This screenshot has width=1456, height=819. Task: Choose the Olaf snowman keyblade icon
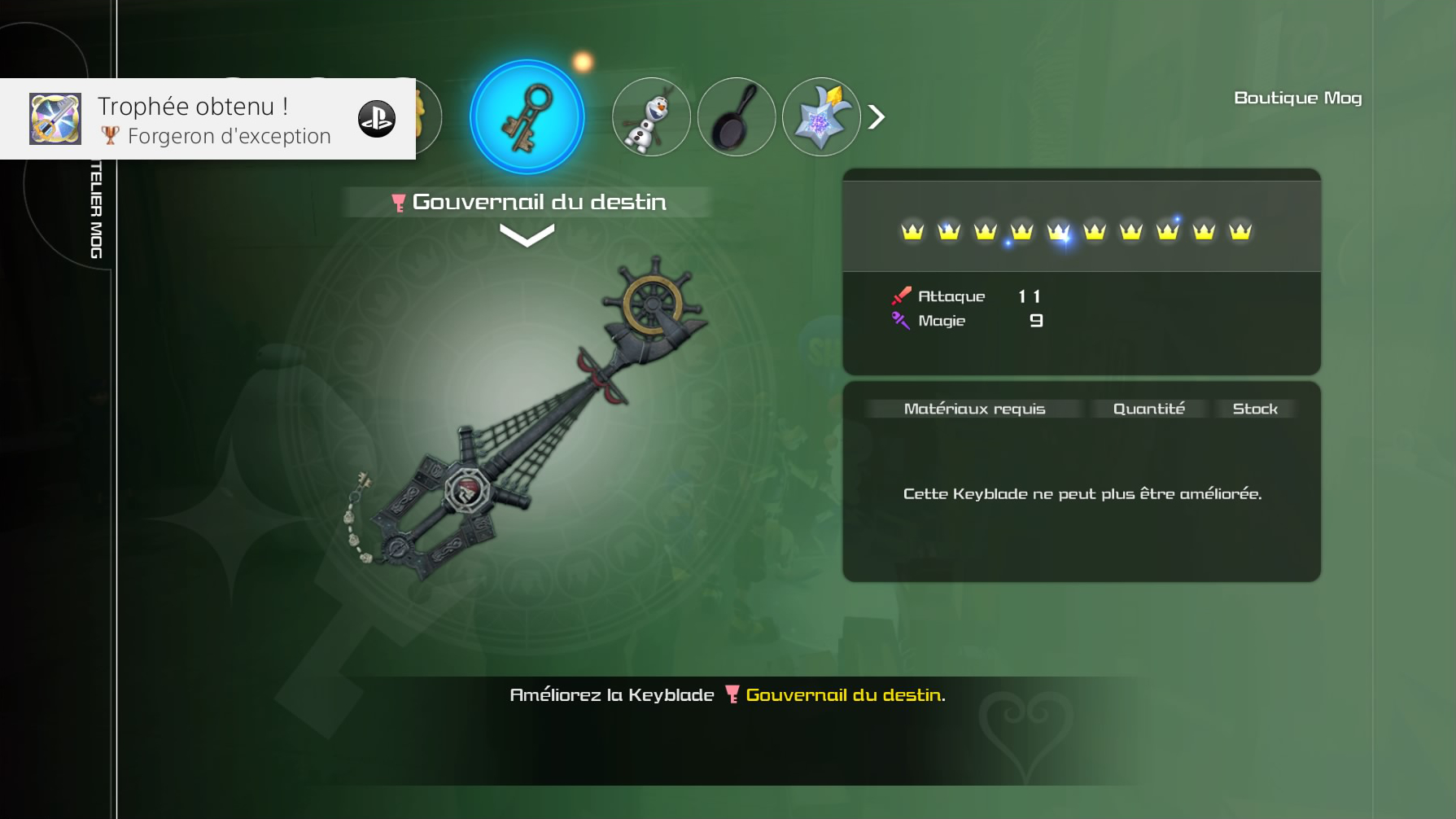[651, 117]
